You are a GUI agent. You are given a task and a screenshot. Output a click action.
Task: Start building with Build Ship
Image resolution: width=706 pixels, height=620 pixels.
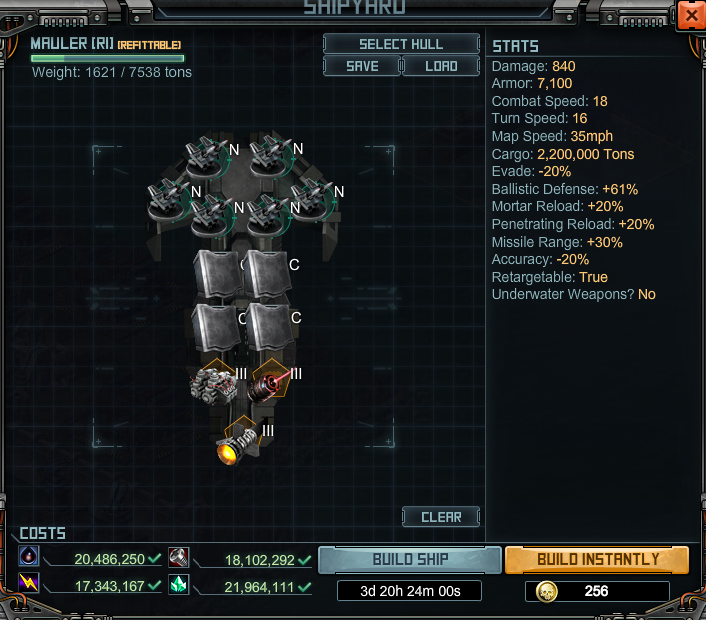point(410,559)
